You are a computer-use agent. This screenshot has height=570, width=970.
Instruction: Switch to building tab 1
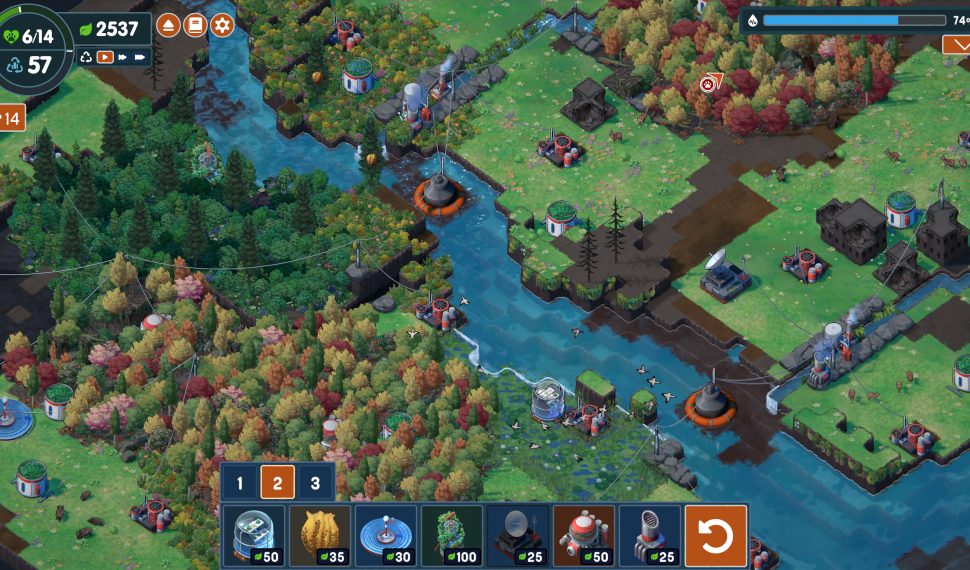(240, 484)
